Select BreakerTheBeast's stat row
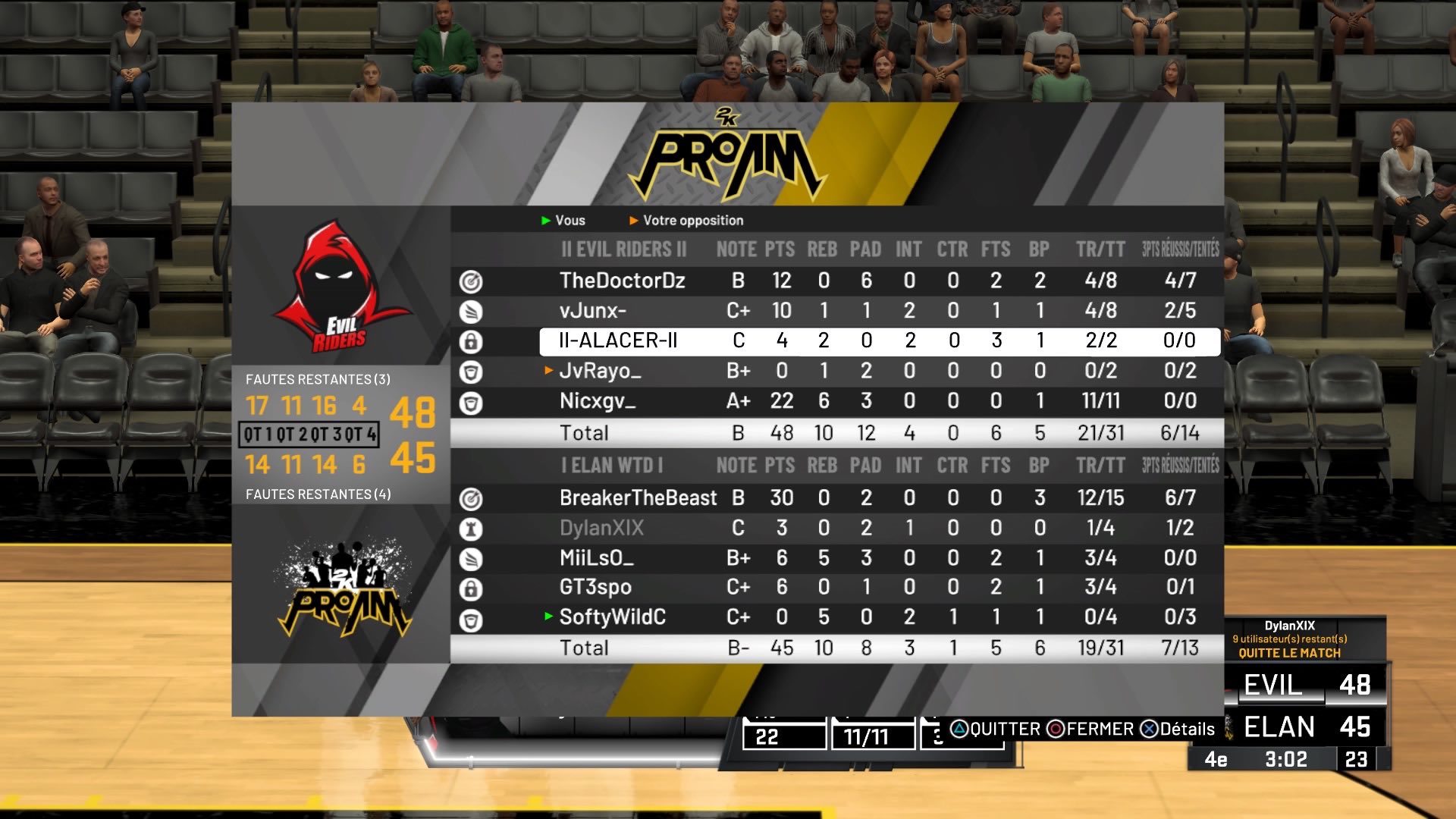 click(638, 498)
